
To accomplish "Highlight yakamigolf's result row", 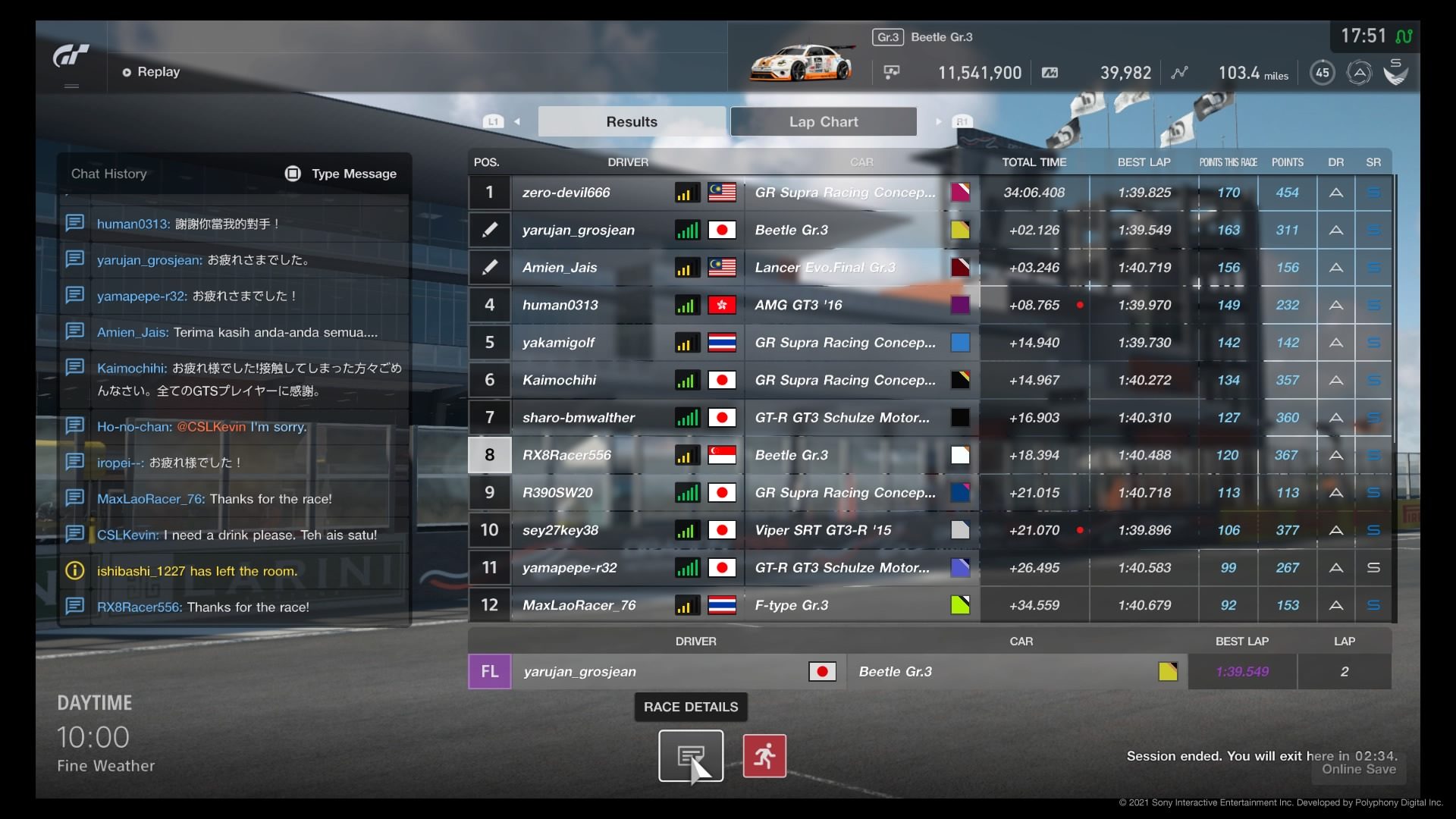I will tap(558, 343).
